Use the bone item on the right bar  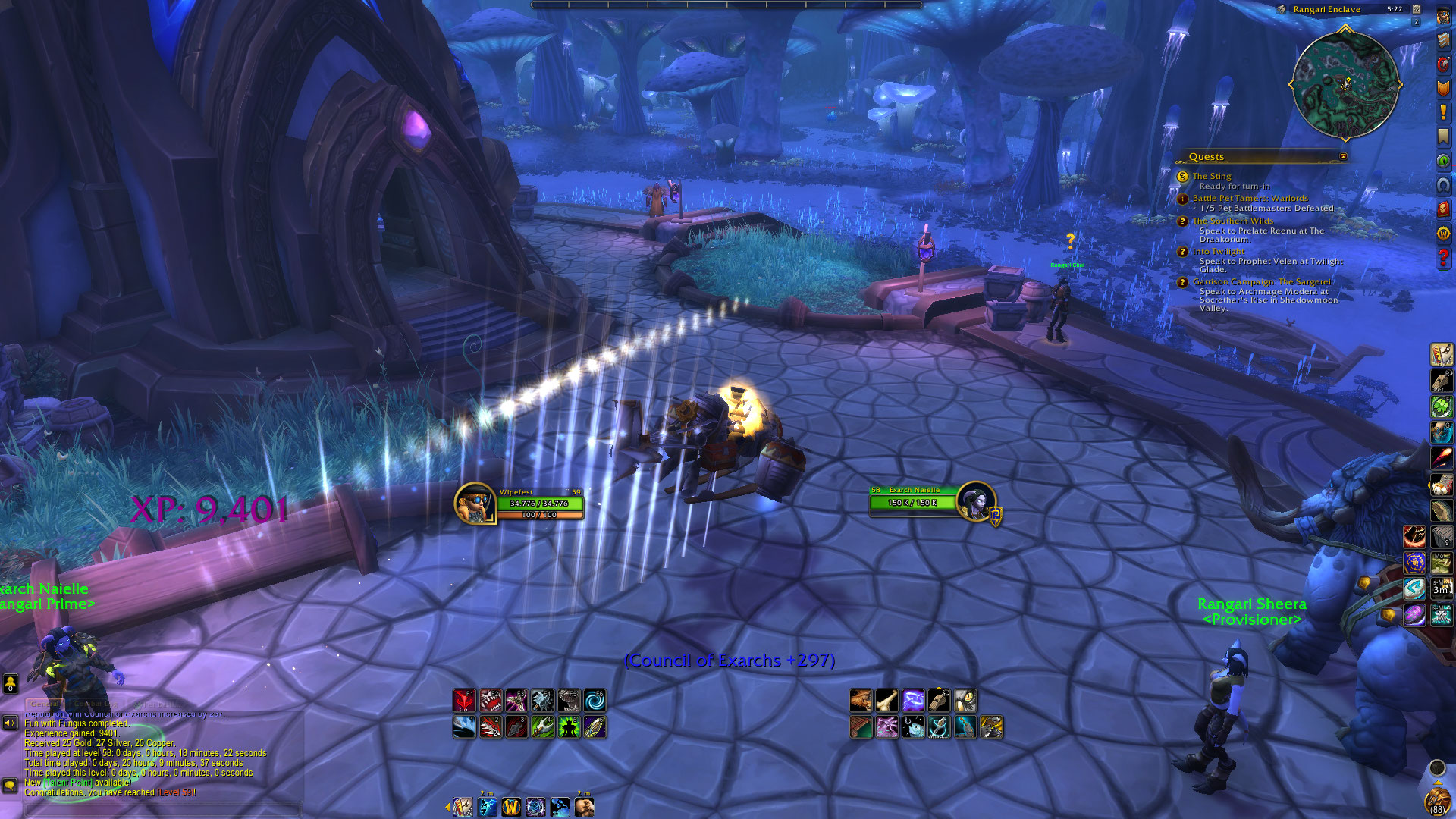[x=886, y=701]
